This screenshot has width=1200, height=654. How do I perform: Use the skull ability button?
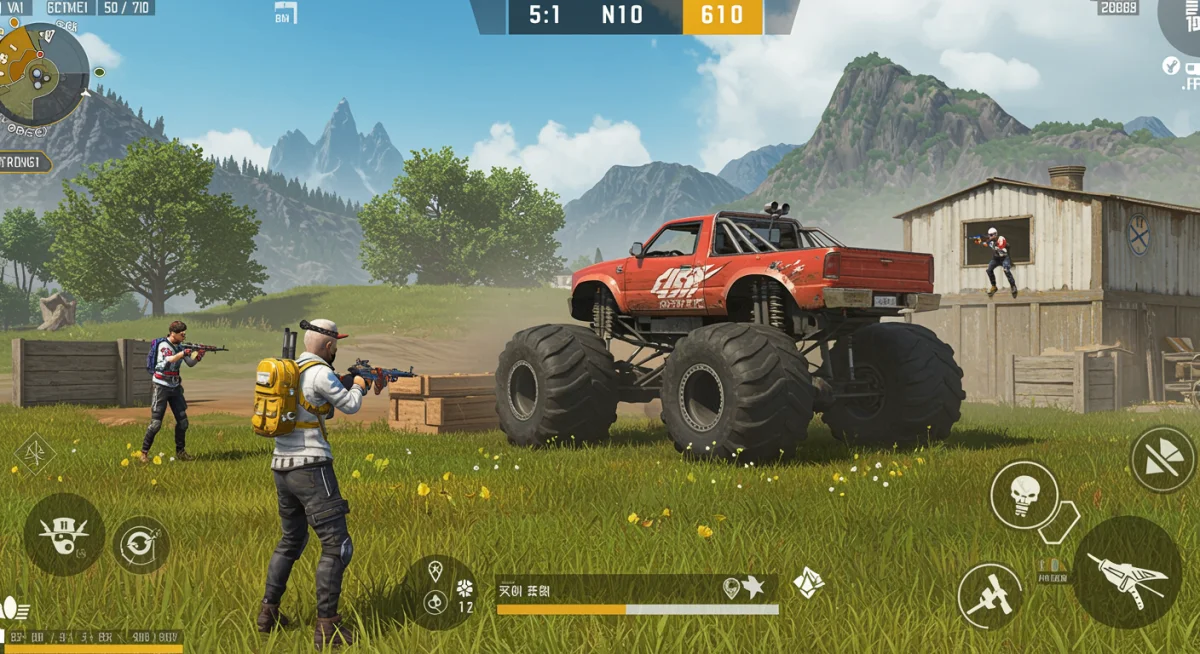point(1023,494)
